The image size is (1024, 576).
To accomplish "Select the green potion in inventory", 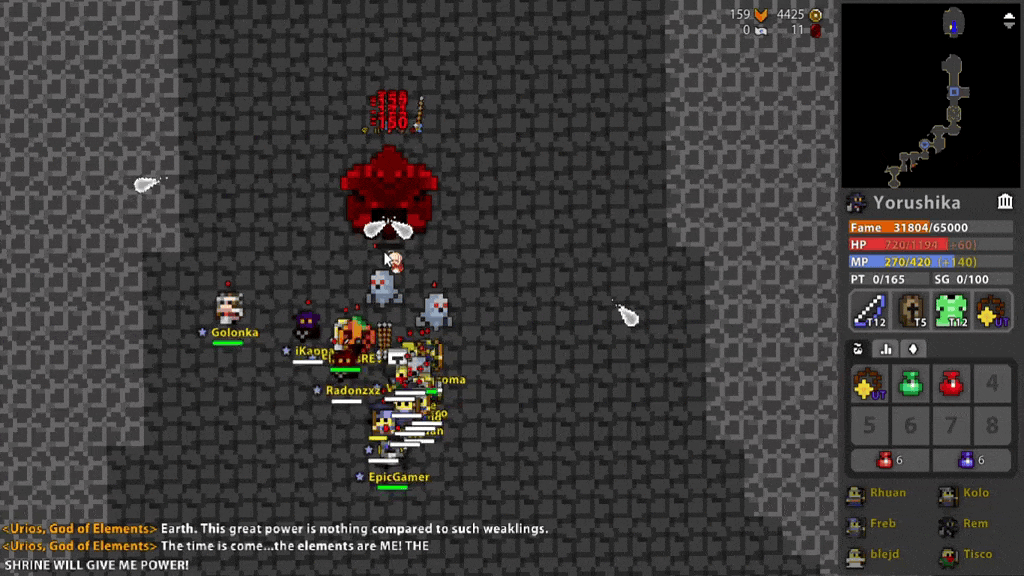I will tap(910, 384).
